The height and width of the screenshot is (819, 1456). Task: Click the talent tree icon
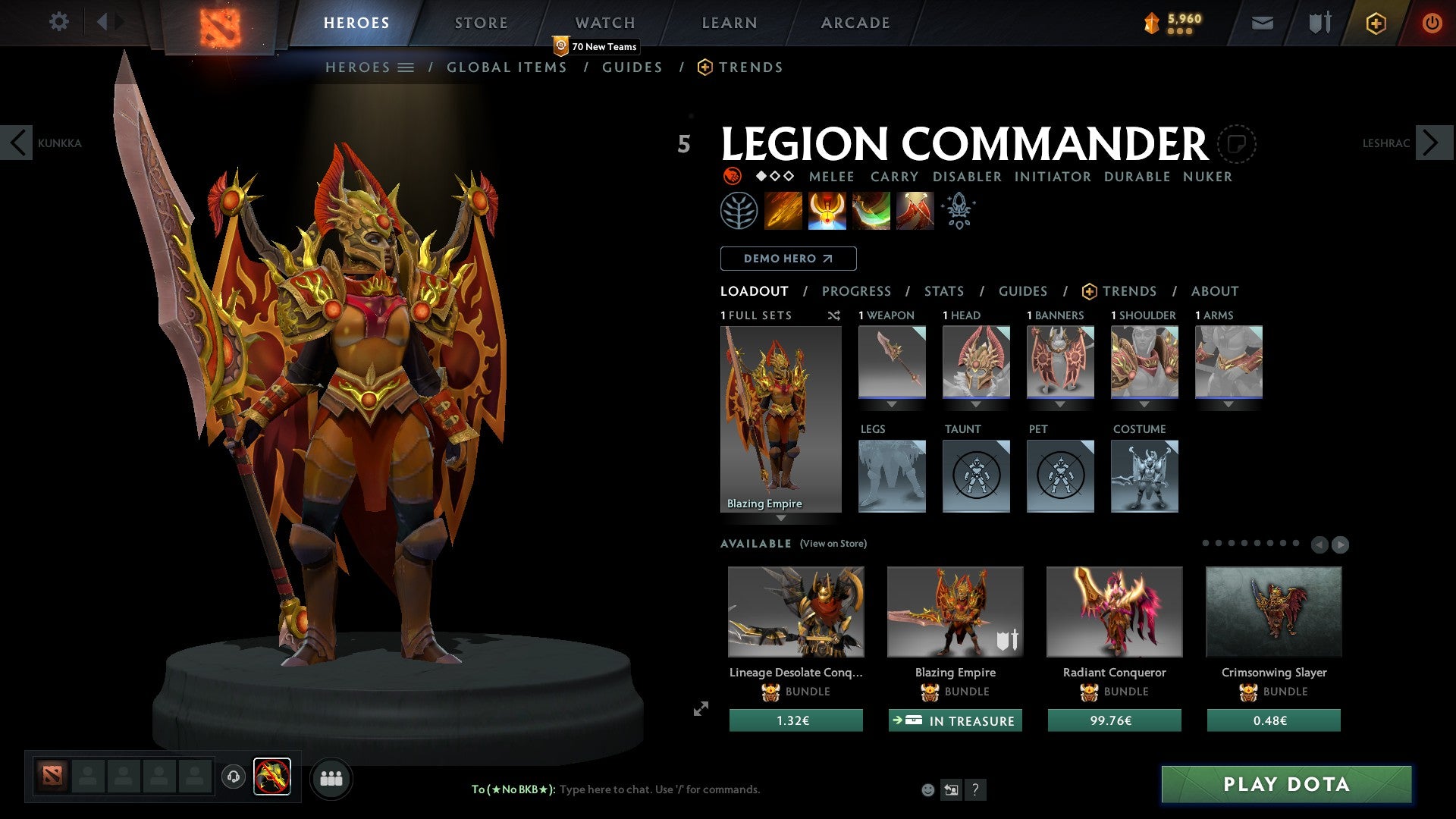740,210
